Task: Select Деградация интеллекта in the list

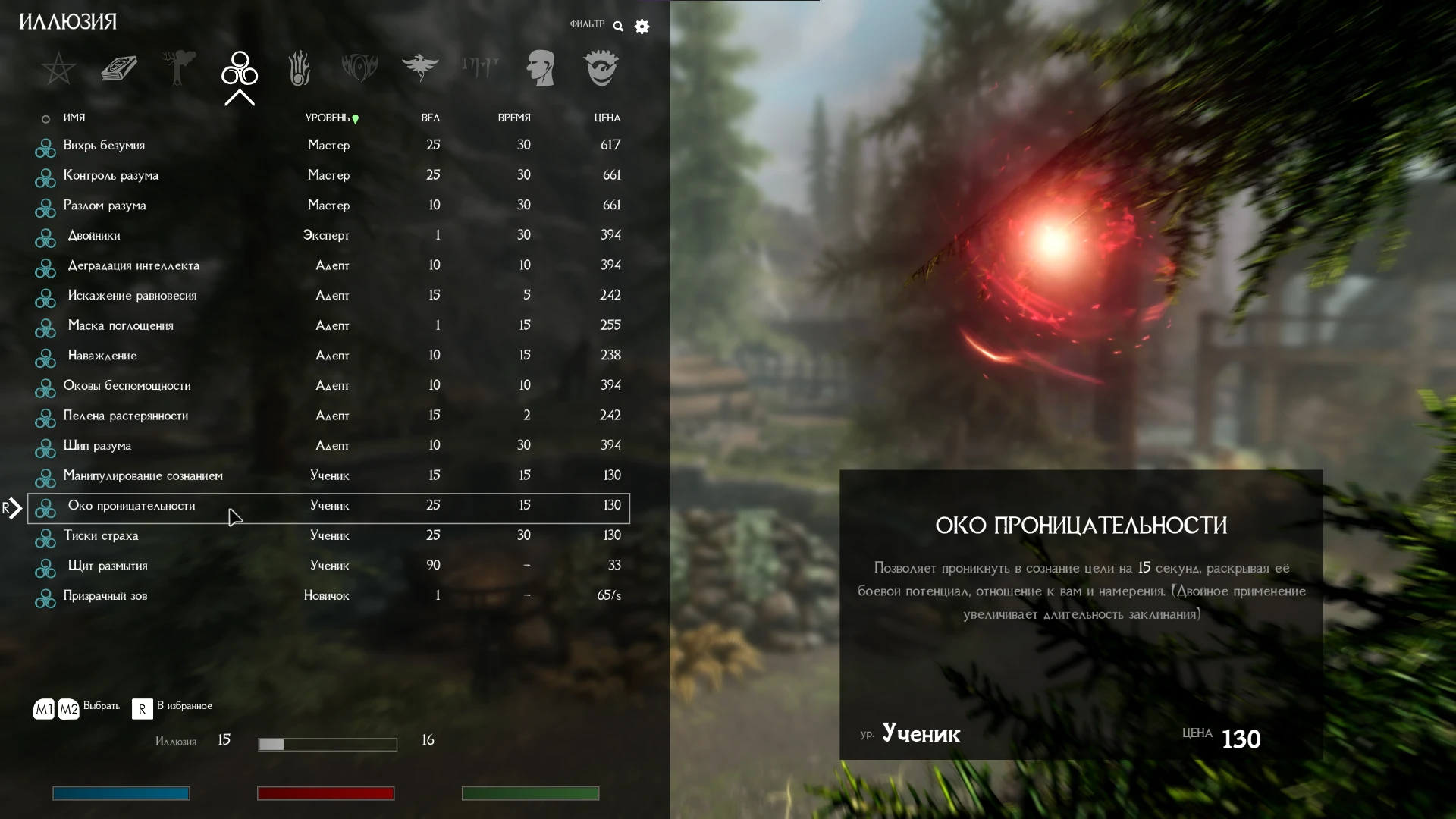Action: 133,265
